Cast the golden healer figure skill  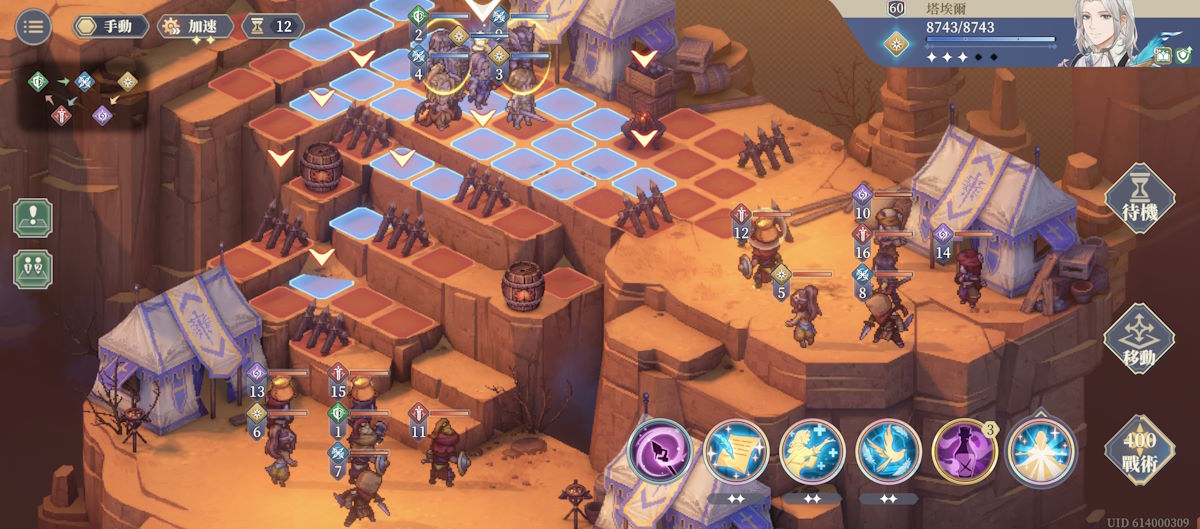[812, 452]
